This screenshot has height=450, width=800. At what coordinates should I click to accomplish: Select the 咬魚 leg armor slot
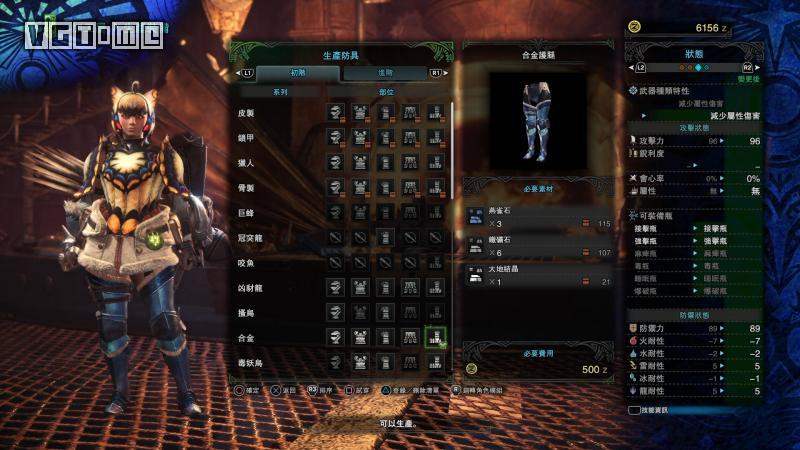(x=435, y=262)
